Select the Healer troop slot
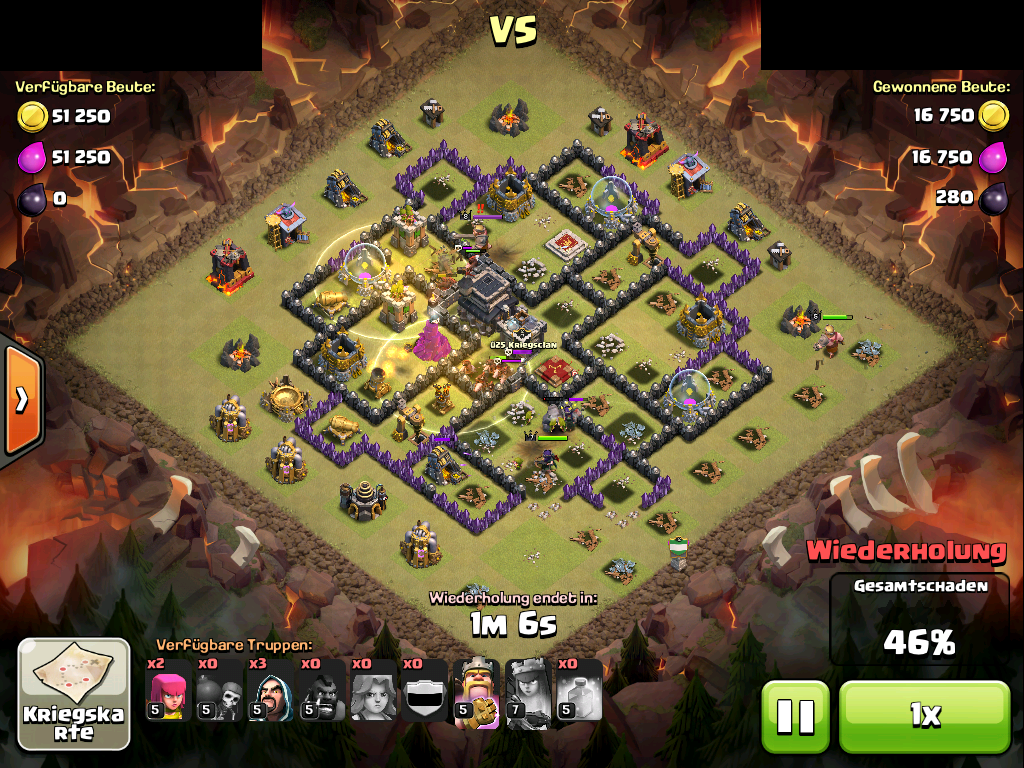 (x=373, y=691)
